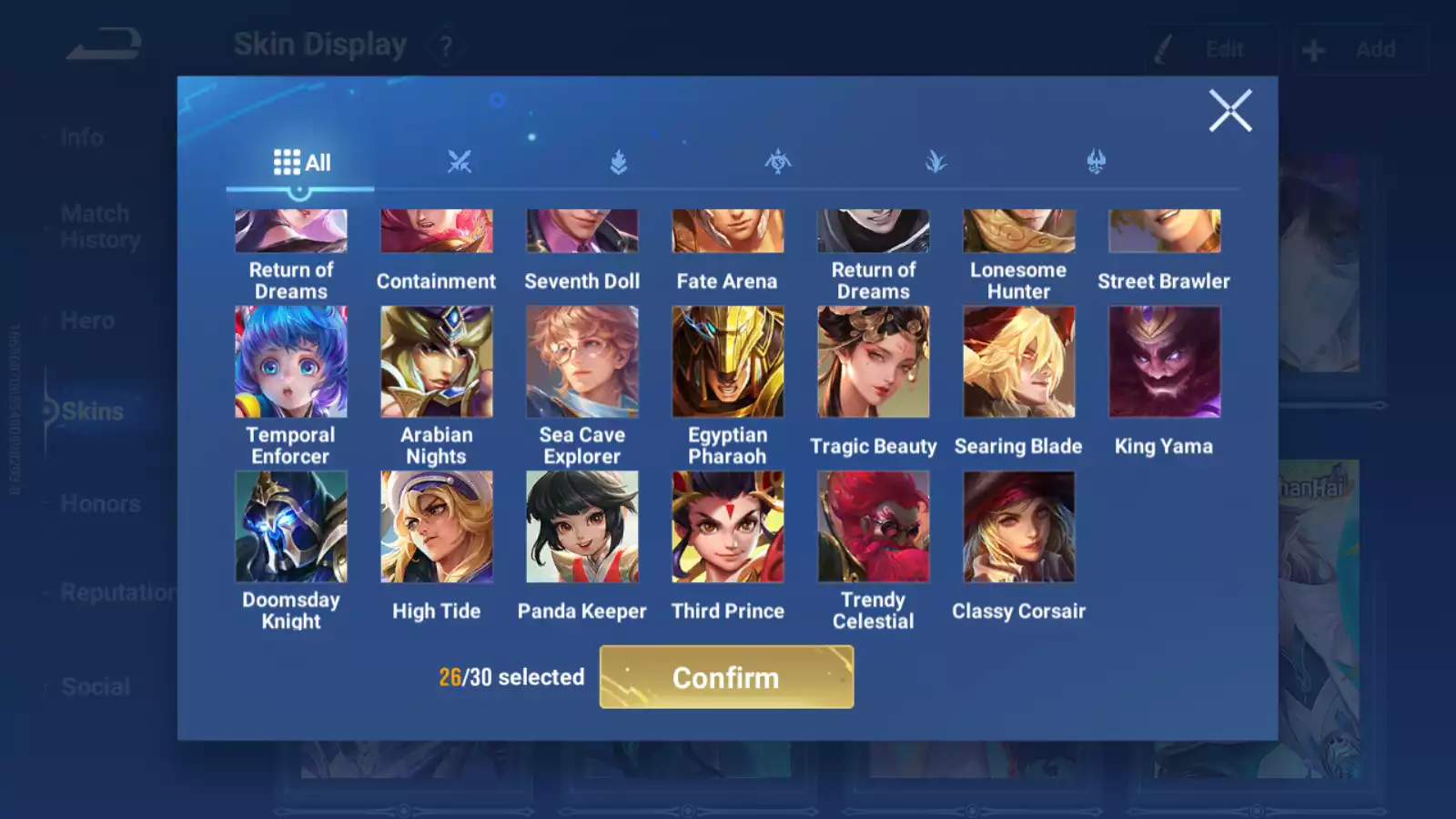Pick the Sea Cave Explorer skin
1456x819 pixels.
(x=582, y=362)
